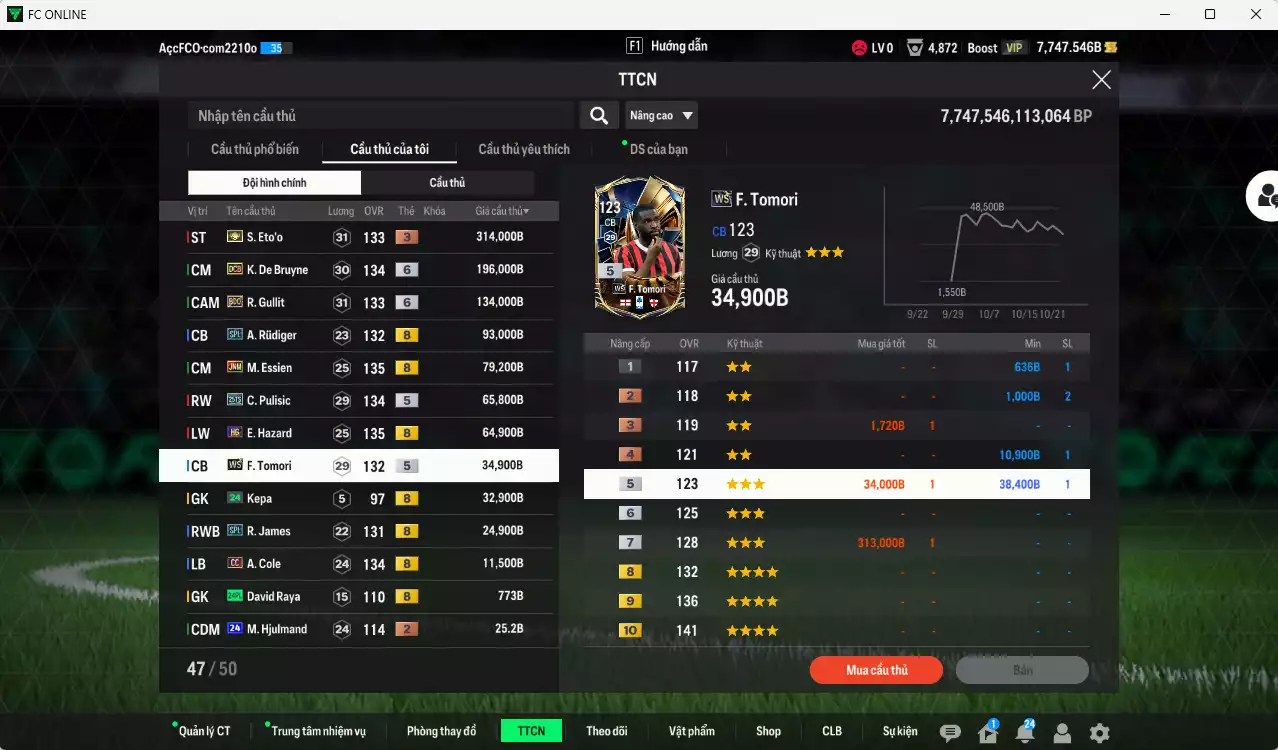This screenshot has width=1278, height=750.
Task: Select the upgrade level 8 row
Action: [x=836, y=572]
